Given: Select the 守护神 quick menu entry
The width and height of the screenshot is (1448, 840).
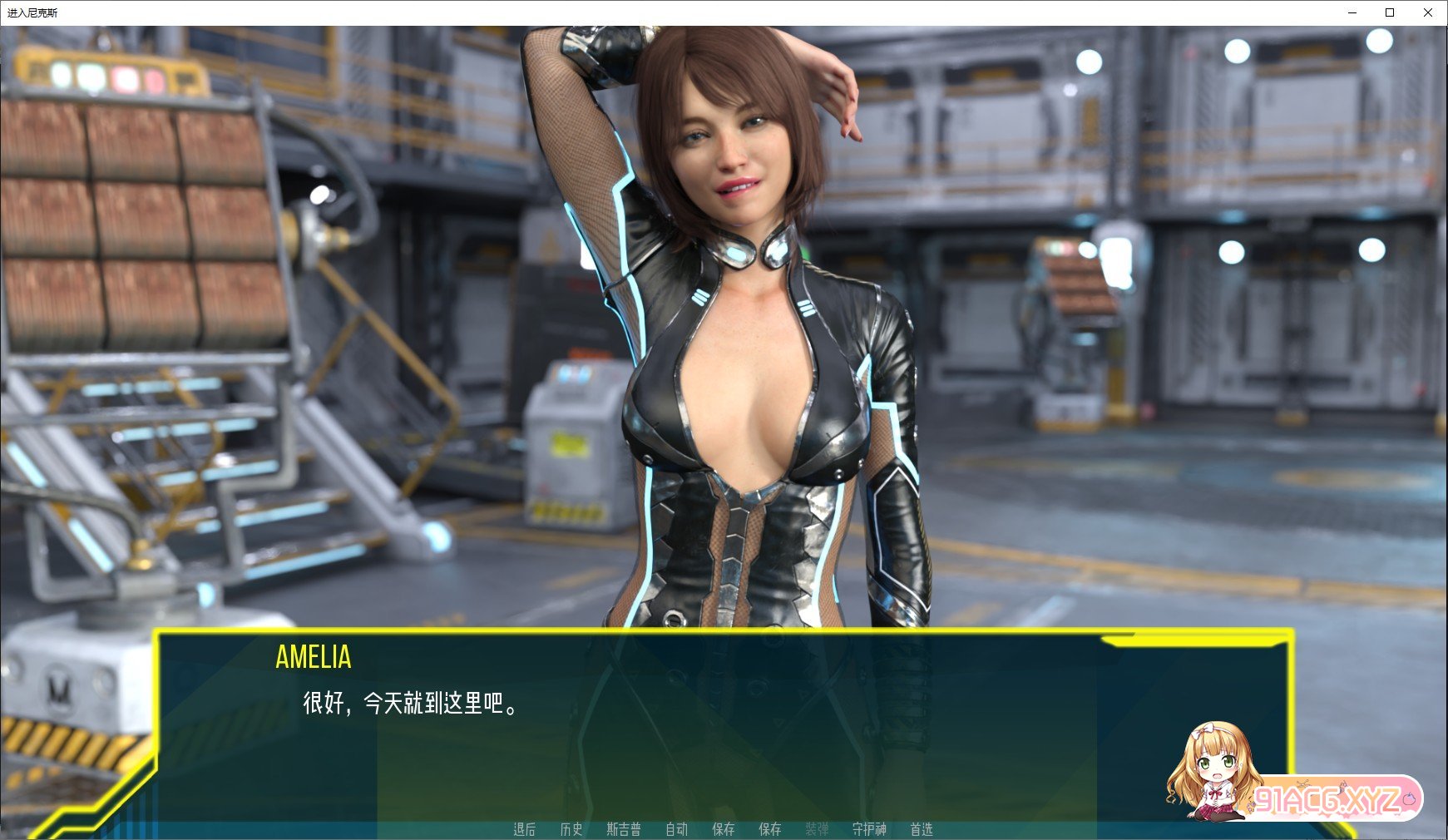Looking at the screenshot, I should [x=869, y=829].
